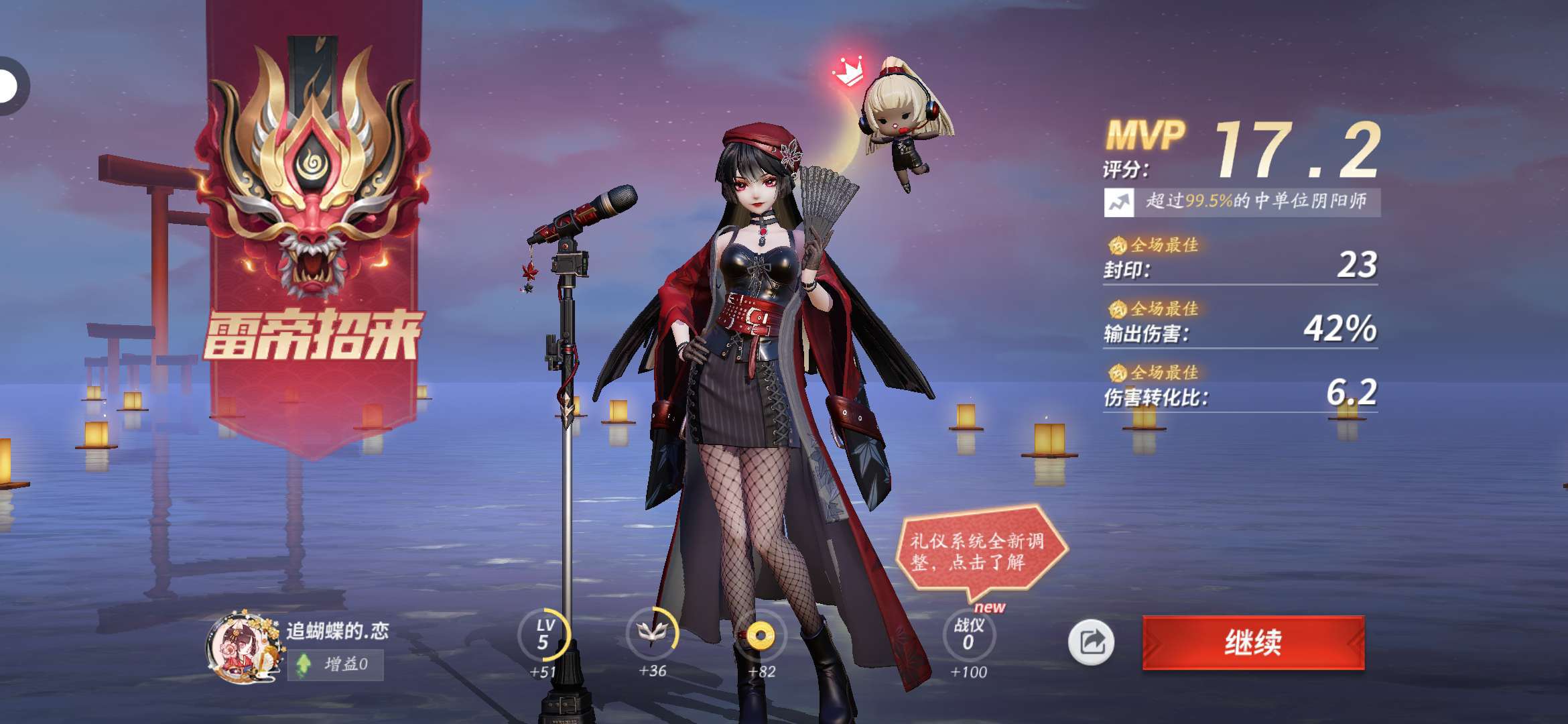Image resolution: width=1568 pixels, height=724 pixels.
Task: Open the ranking trend arrow icon
Action: (1119, 202)
